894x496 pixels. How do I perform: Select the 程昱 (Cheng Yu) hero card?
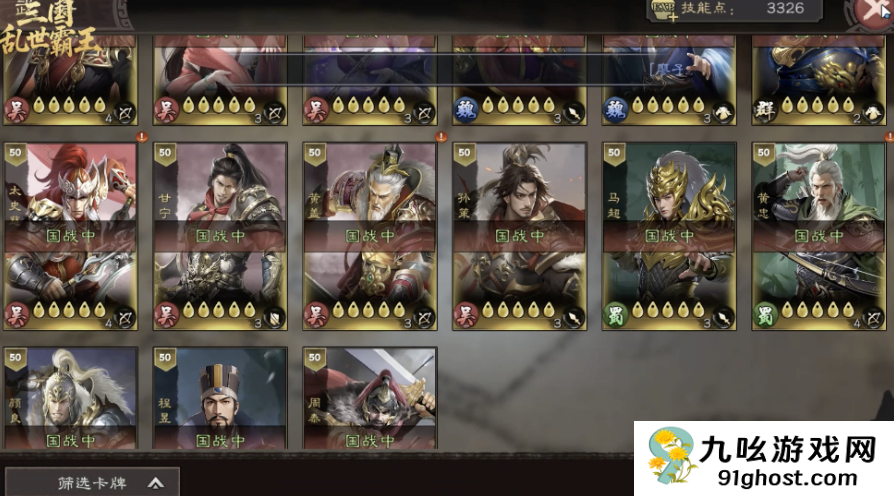click(x=220, y=400)
